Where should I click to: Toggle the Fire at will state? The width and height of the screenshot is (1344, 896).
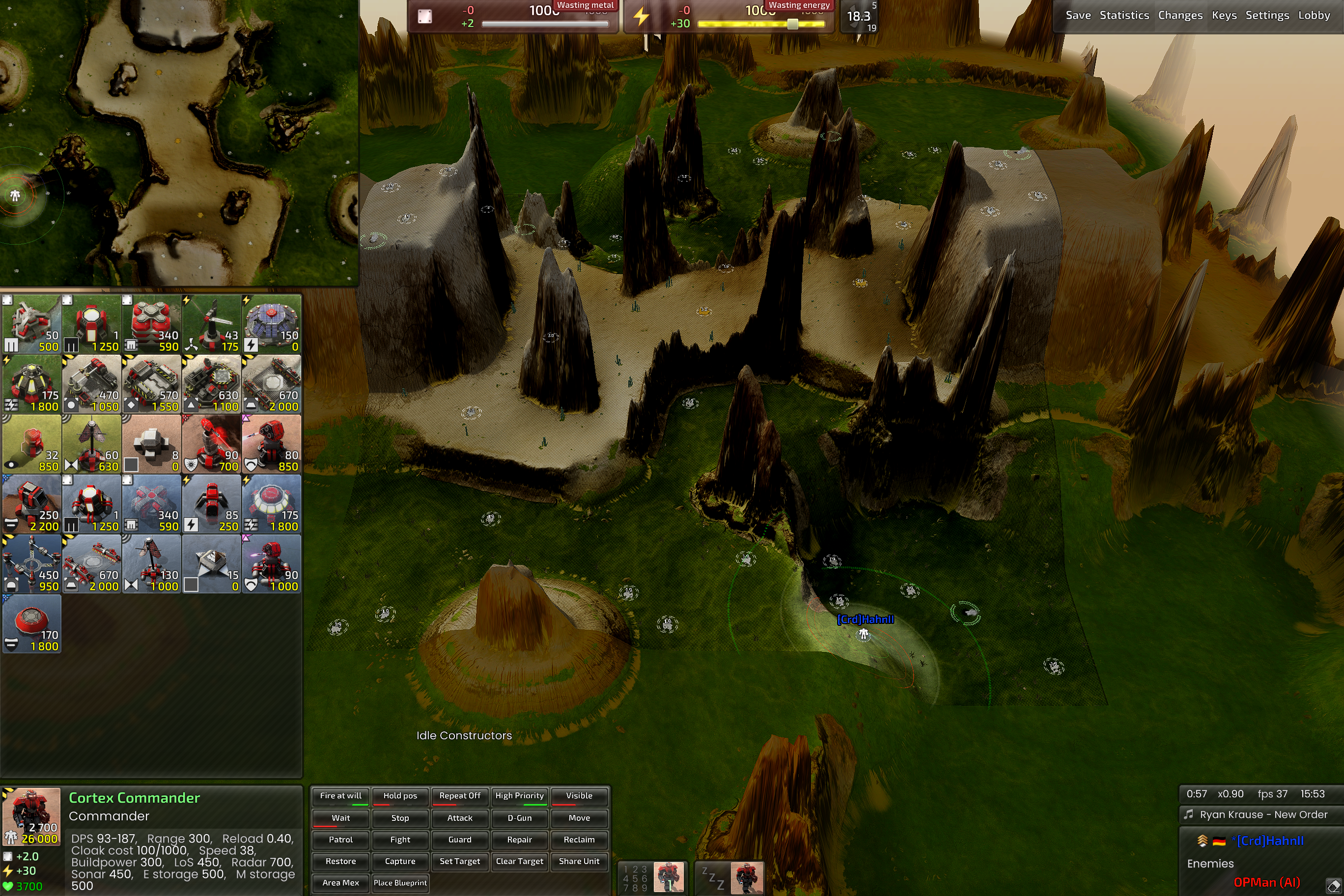(340, 796)
